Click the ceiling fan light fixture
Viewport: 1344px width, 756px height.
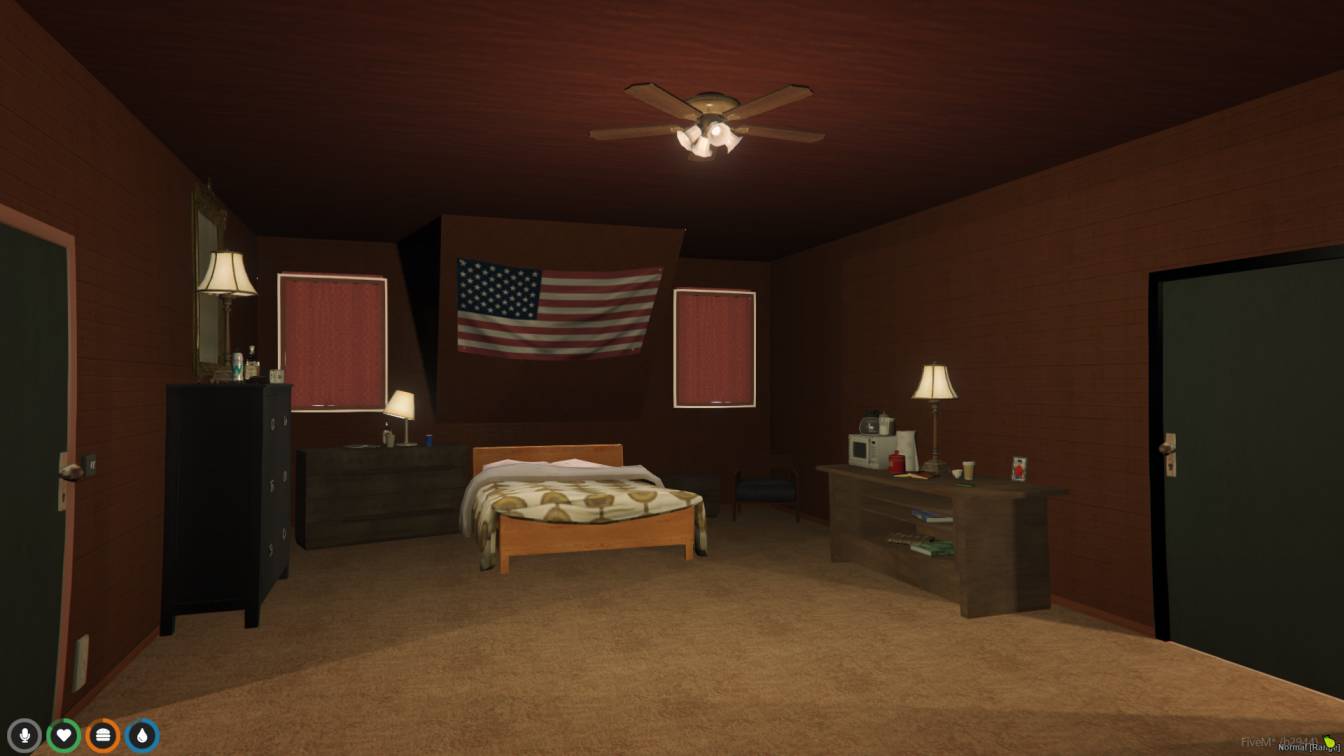point(712,138)
